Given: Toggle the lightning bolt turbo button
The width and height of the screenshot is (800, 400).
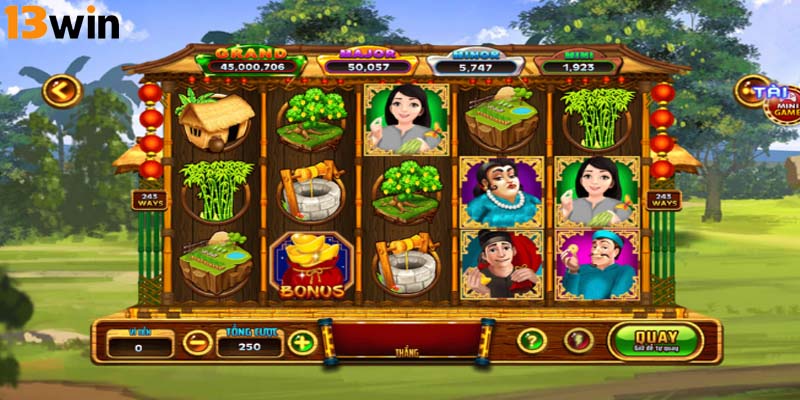Looking at the screenshot, I should pyautogui.click(x=578, y=341).
